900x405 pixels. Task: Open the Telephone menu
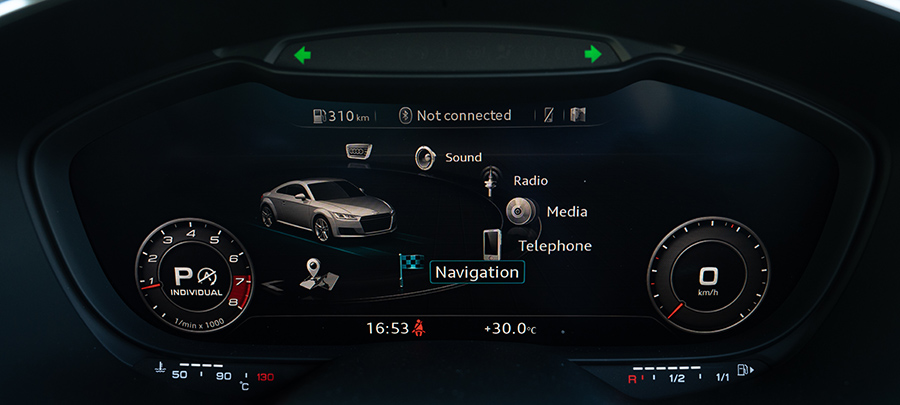[x=554, y=245]
